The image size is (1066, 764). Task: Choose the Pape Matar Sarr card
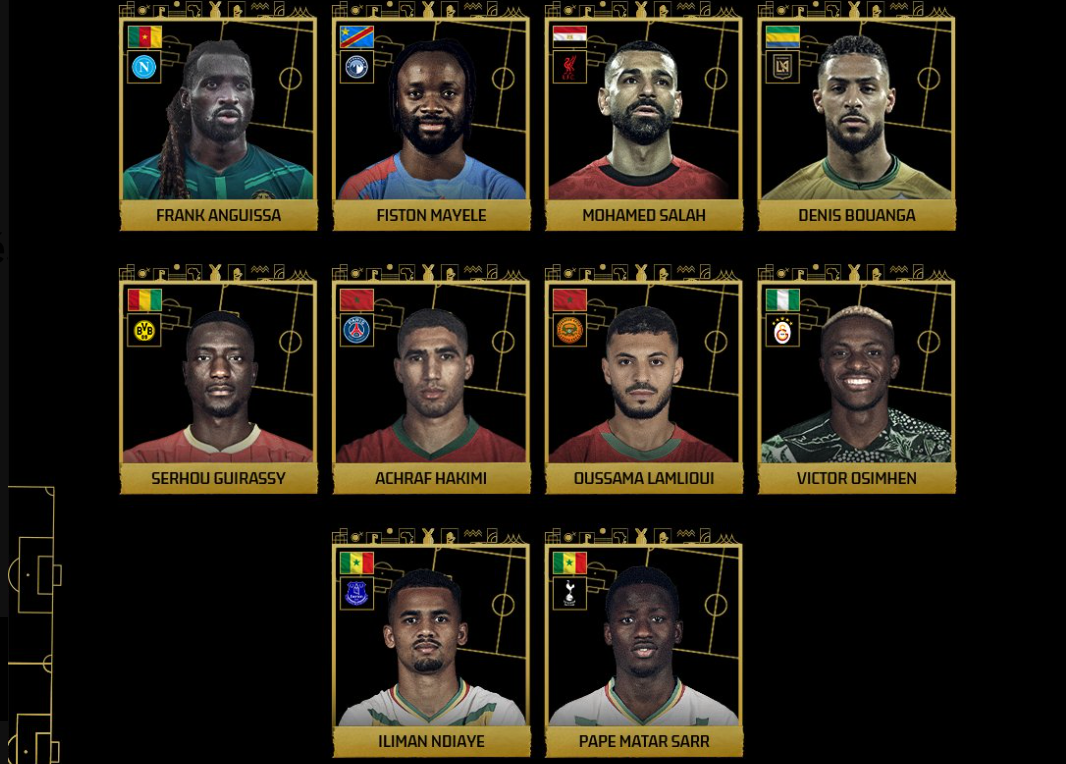(644, 646)
